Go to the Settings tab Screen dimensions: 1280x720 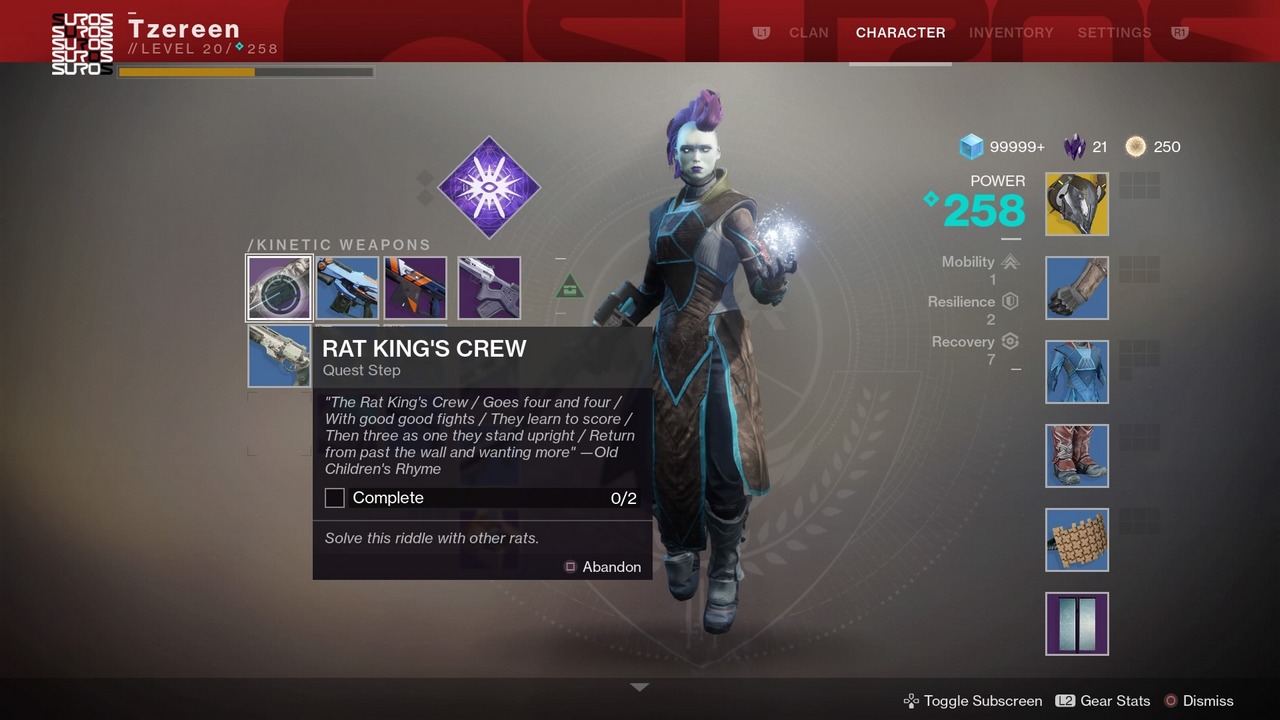[1114, 32]
